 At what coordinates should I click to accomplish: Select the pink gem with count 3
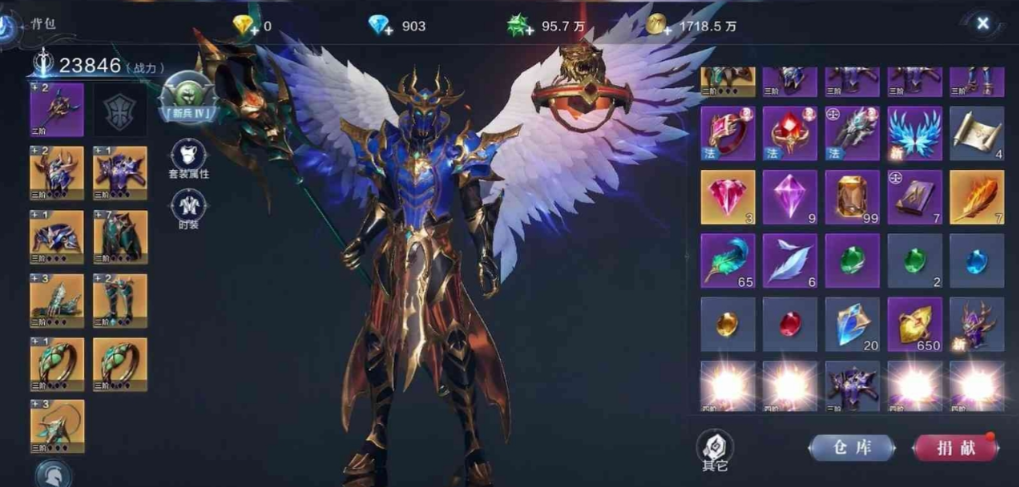click(x=728, y=197)
